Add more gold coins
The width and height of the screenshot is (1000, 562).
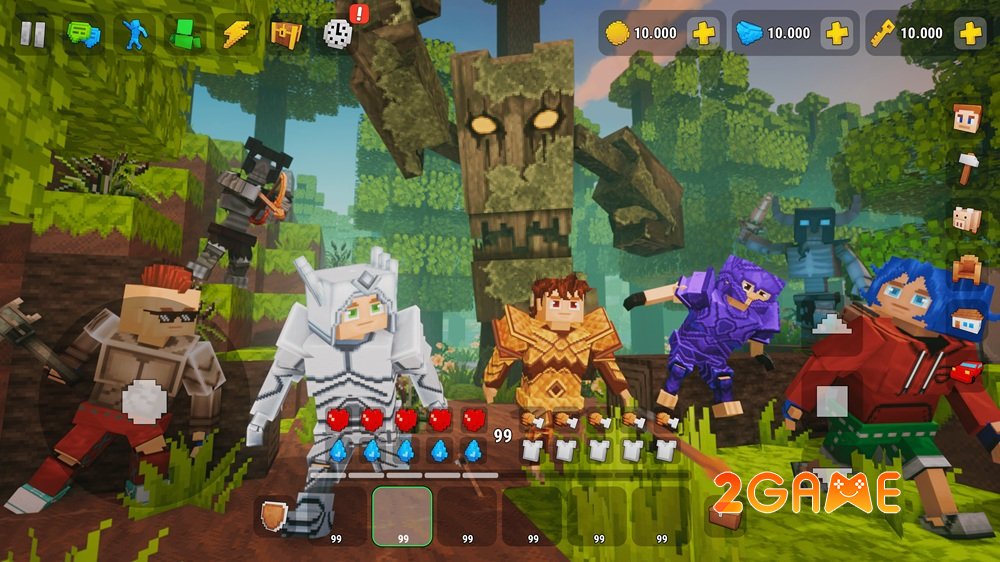coord(704,33)
